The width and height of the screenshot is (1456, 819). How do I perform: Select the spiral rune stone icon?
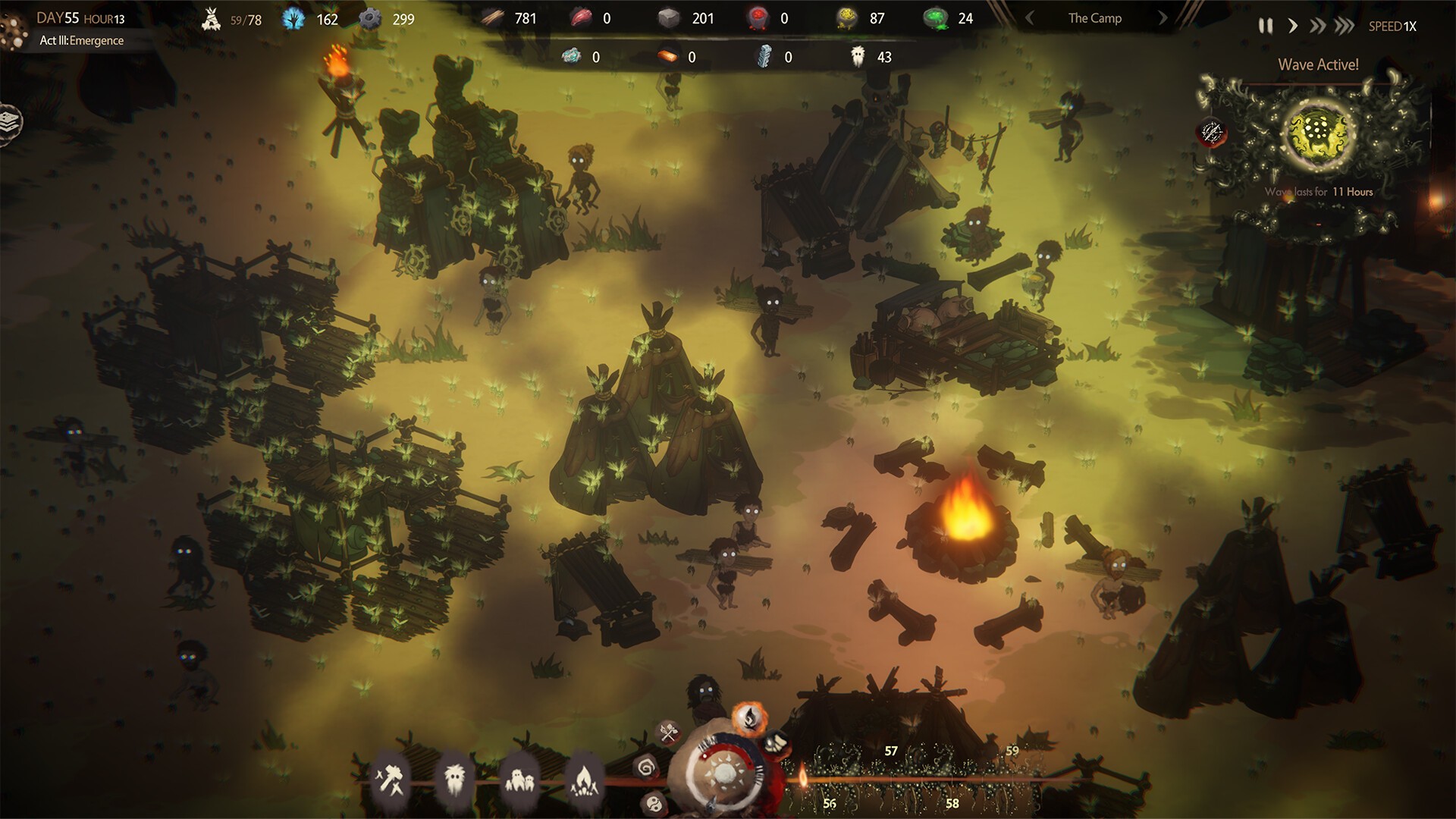tap(645, 770)
